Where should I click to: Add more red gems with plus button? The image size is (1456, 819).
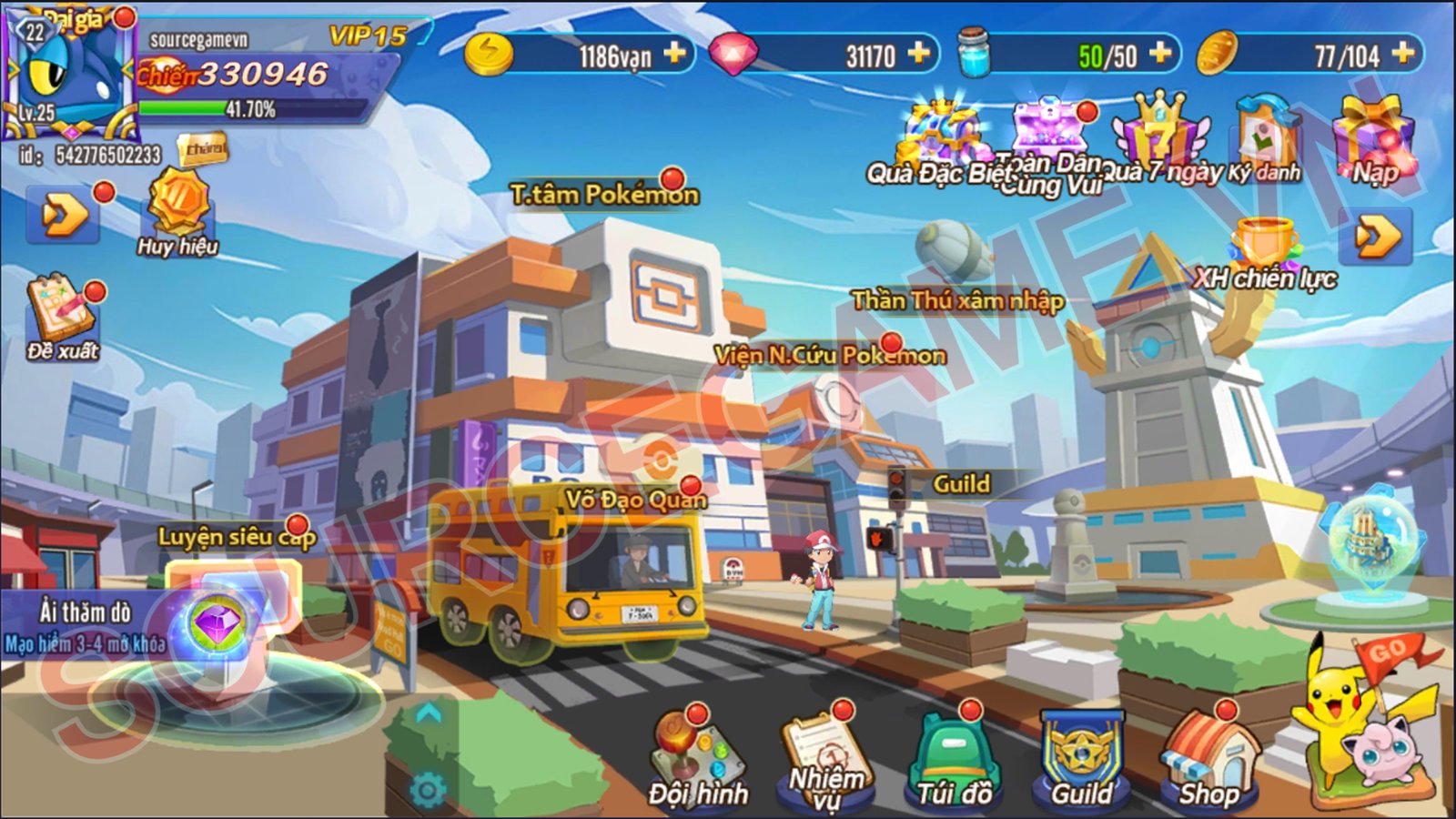pyautogui.click(x=919, y=54)
